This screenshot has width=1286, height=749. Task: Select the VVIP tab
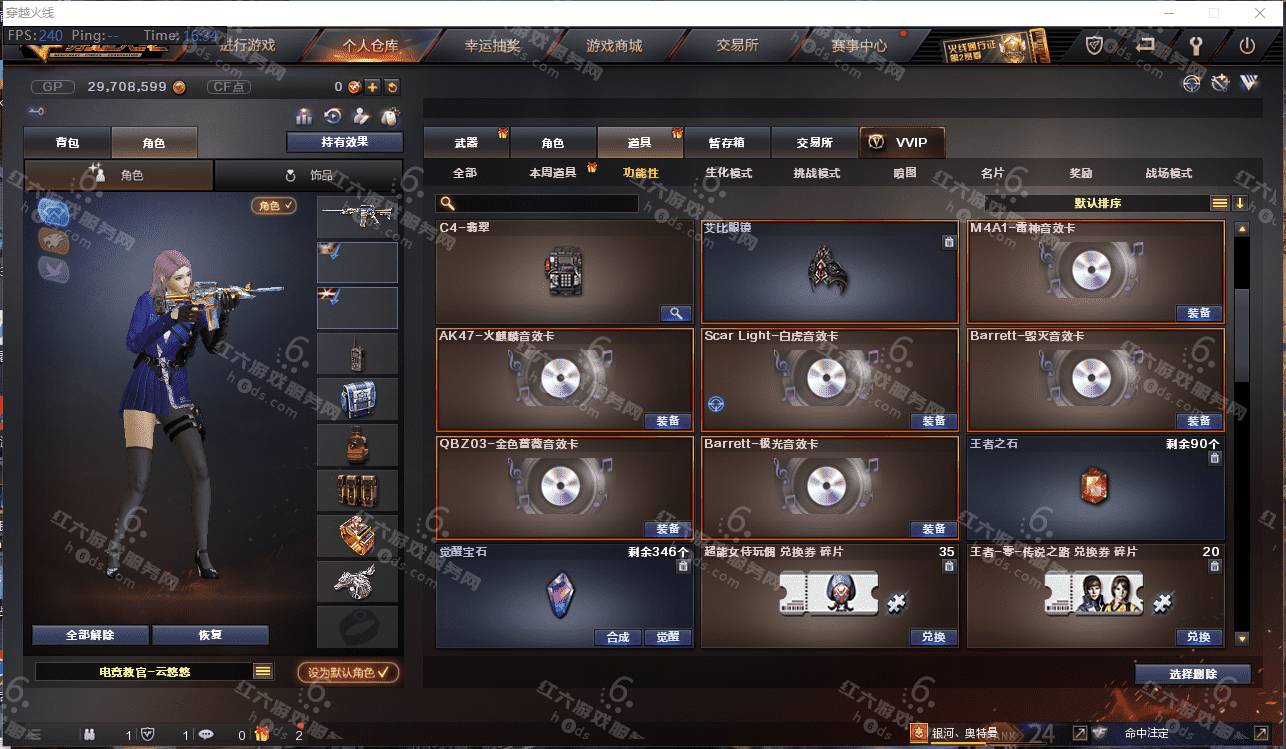(x=901, y=143)
